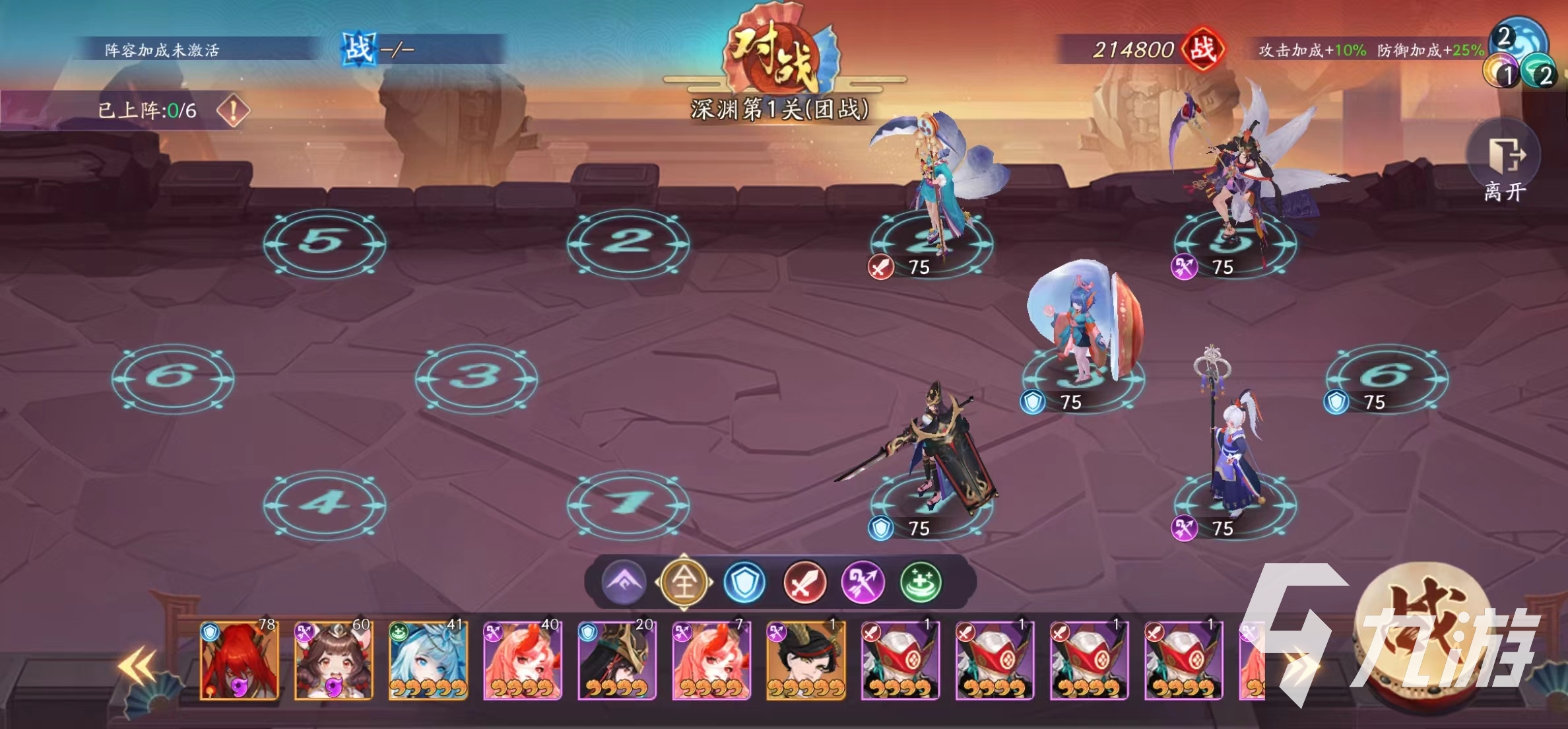Page the hero list back with the double-arrow
This screenshot has width=1568, height=729.
pyautogui.click(x=137, y=666)
